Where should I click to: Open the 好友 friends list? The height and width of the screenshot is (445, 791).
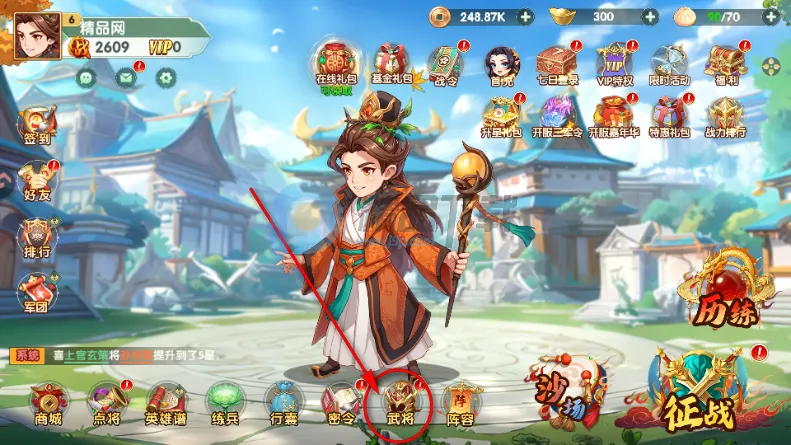coord(36,182)
